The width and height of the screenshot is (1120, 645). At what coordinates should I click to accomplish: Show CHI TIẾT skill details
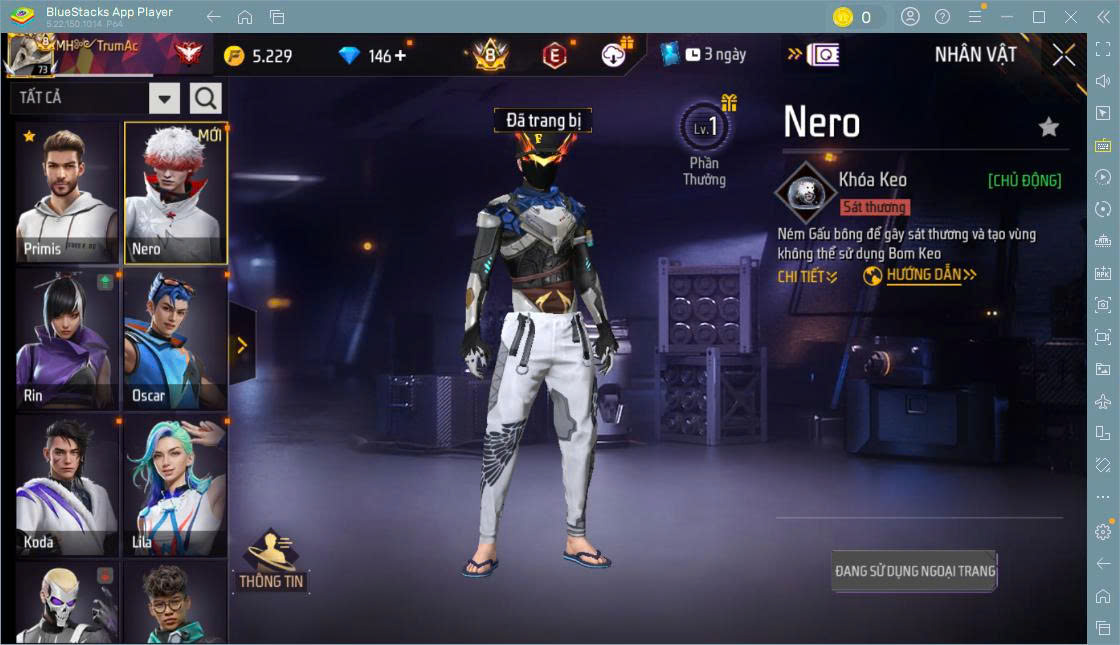tap(807, 276)
